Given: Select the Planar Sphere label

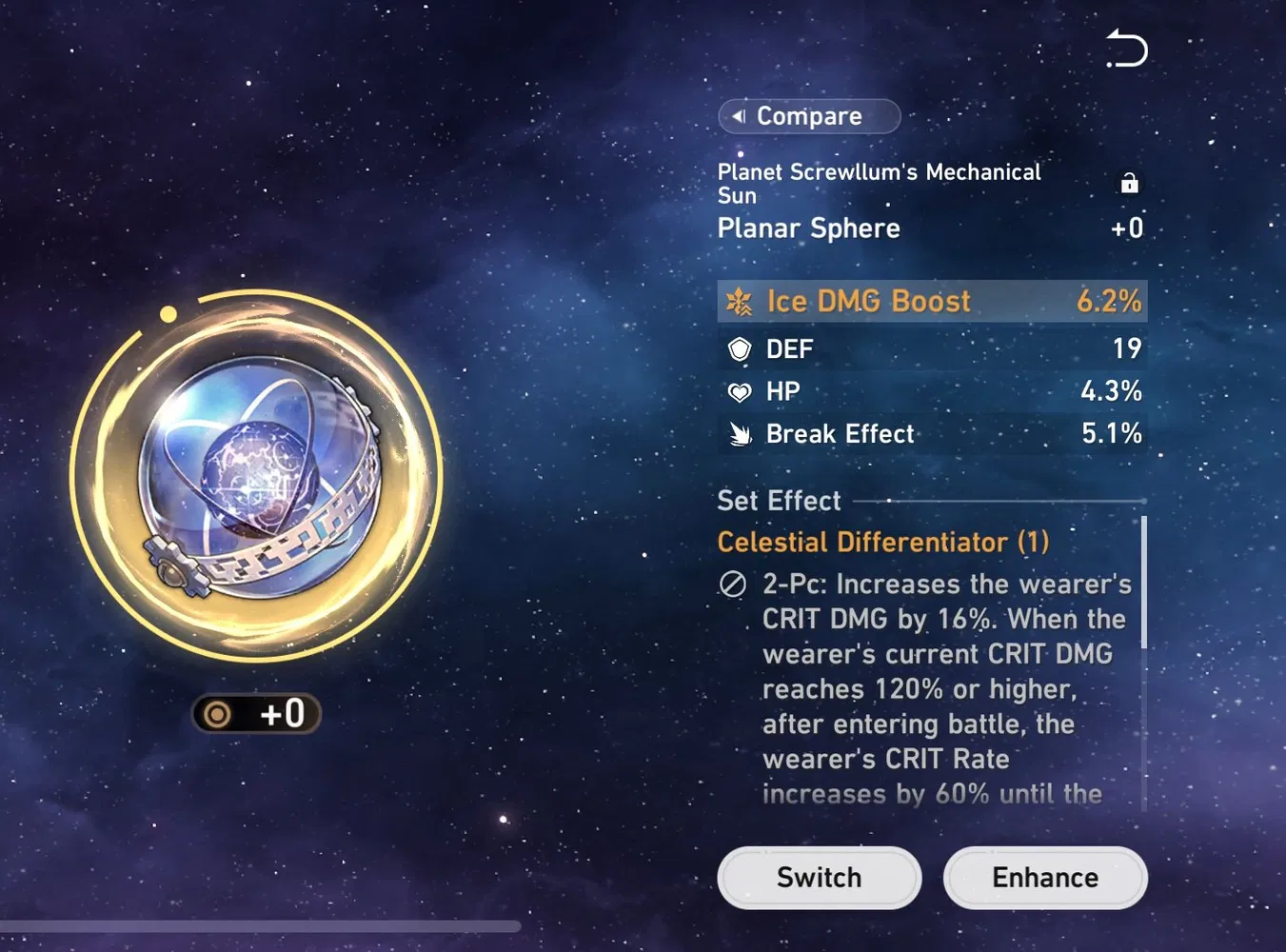Looking at the screenshot, I should click(808, 228).
